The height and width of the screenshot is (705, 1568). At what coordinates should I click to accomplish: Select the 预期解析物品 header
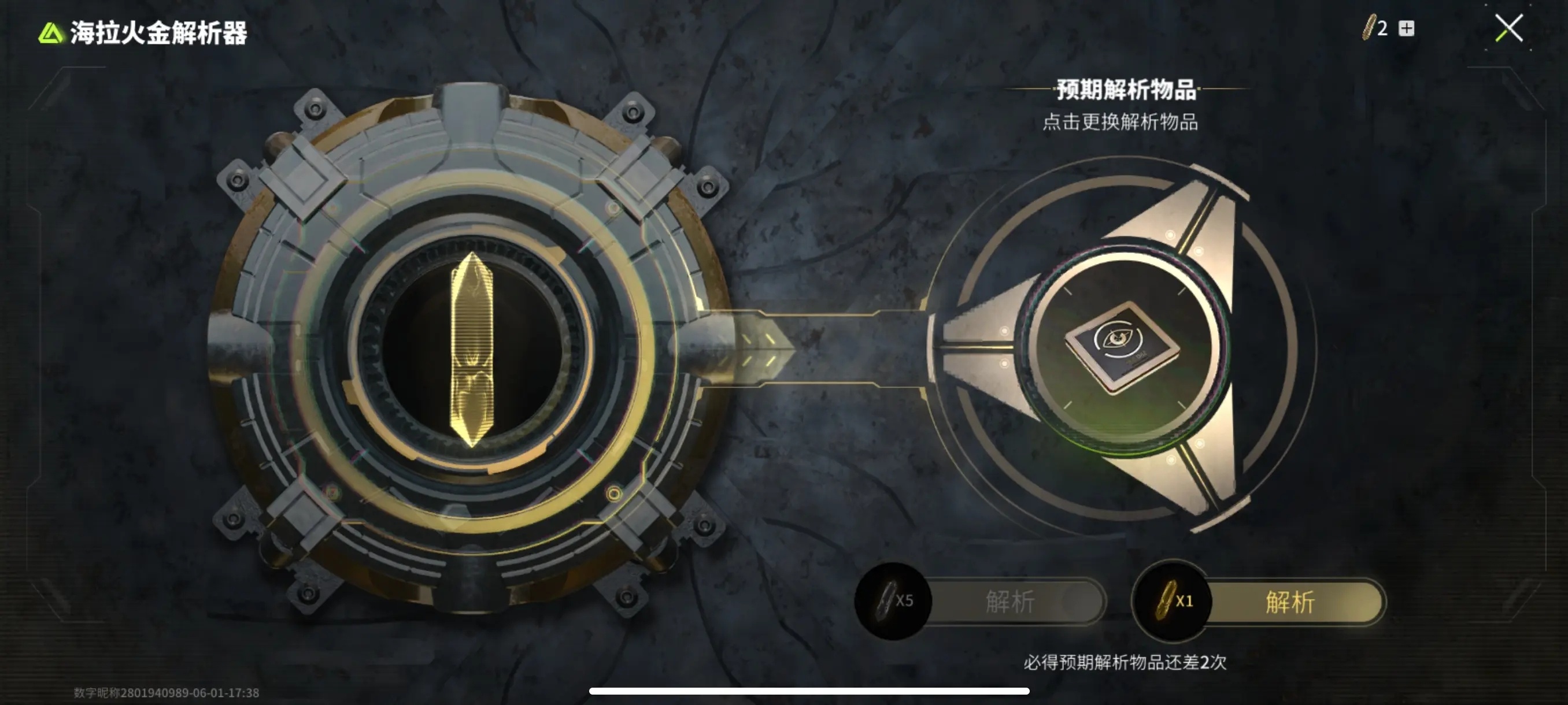[1127, 88]
